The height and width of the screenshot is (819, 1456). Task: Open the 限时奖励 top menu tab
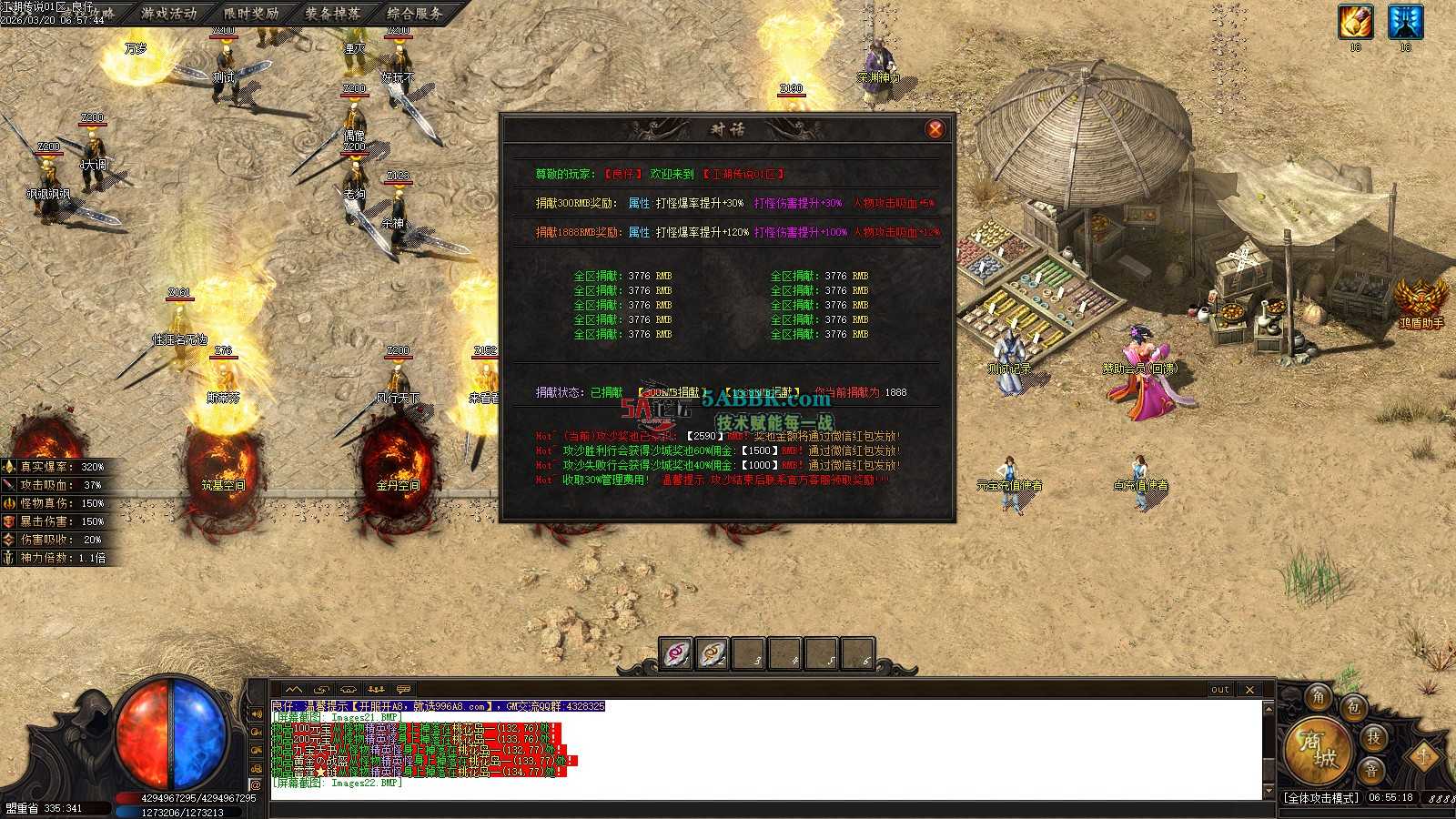point(251,13)
